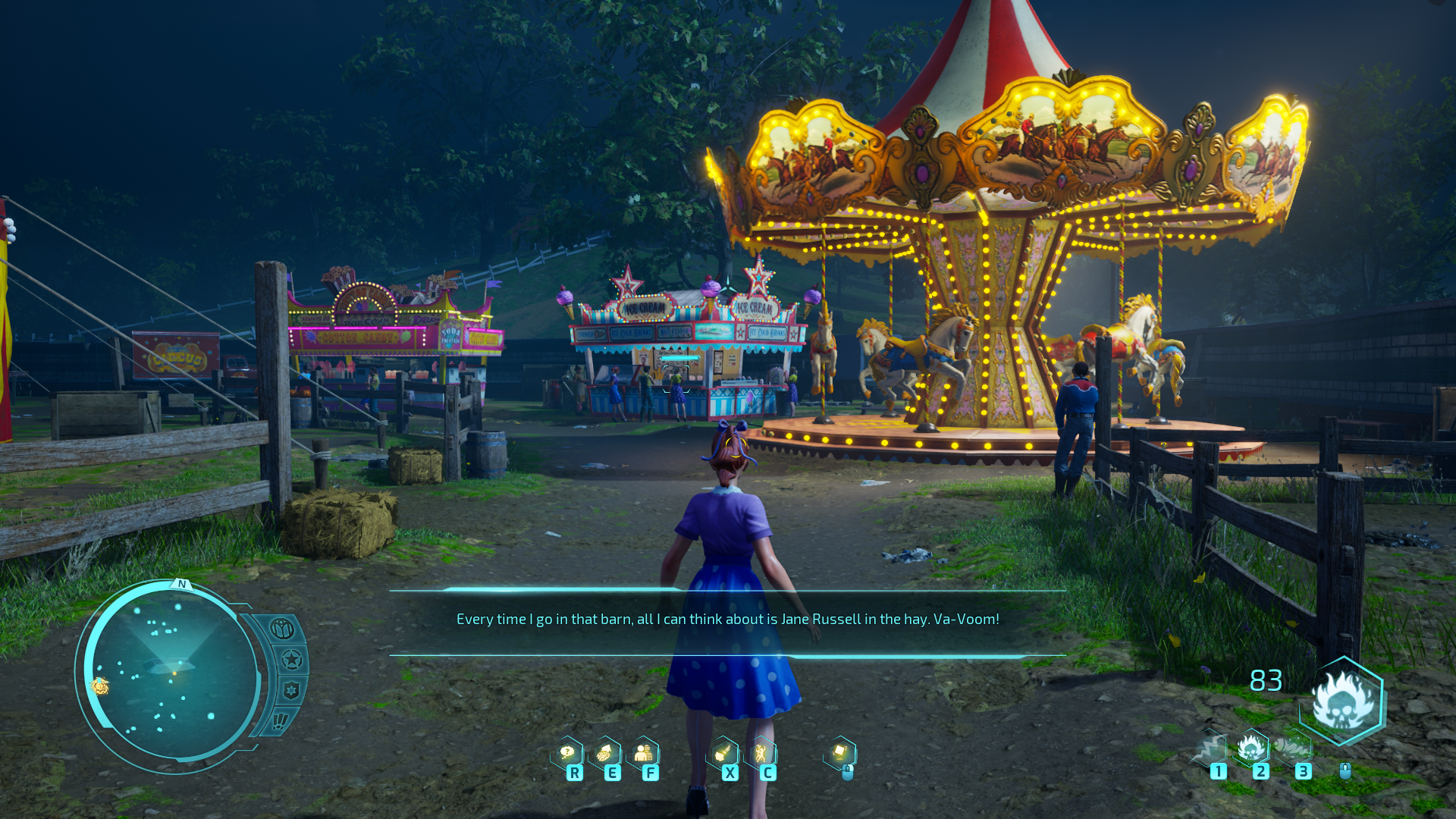1456x819 pixels.
Task: Activate the person with stacked lines ability
Action: click(643, 753)
